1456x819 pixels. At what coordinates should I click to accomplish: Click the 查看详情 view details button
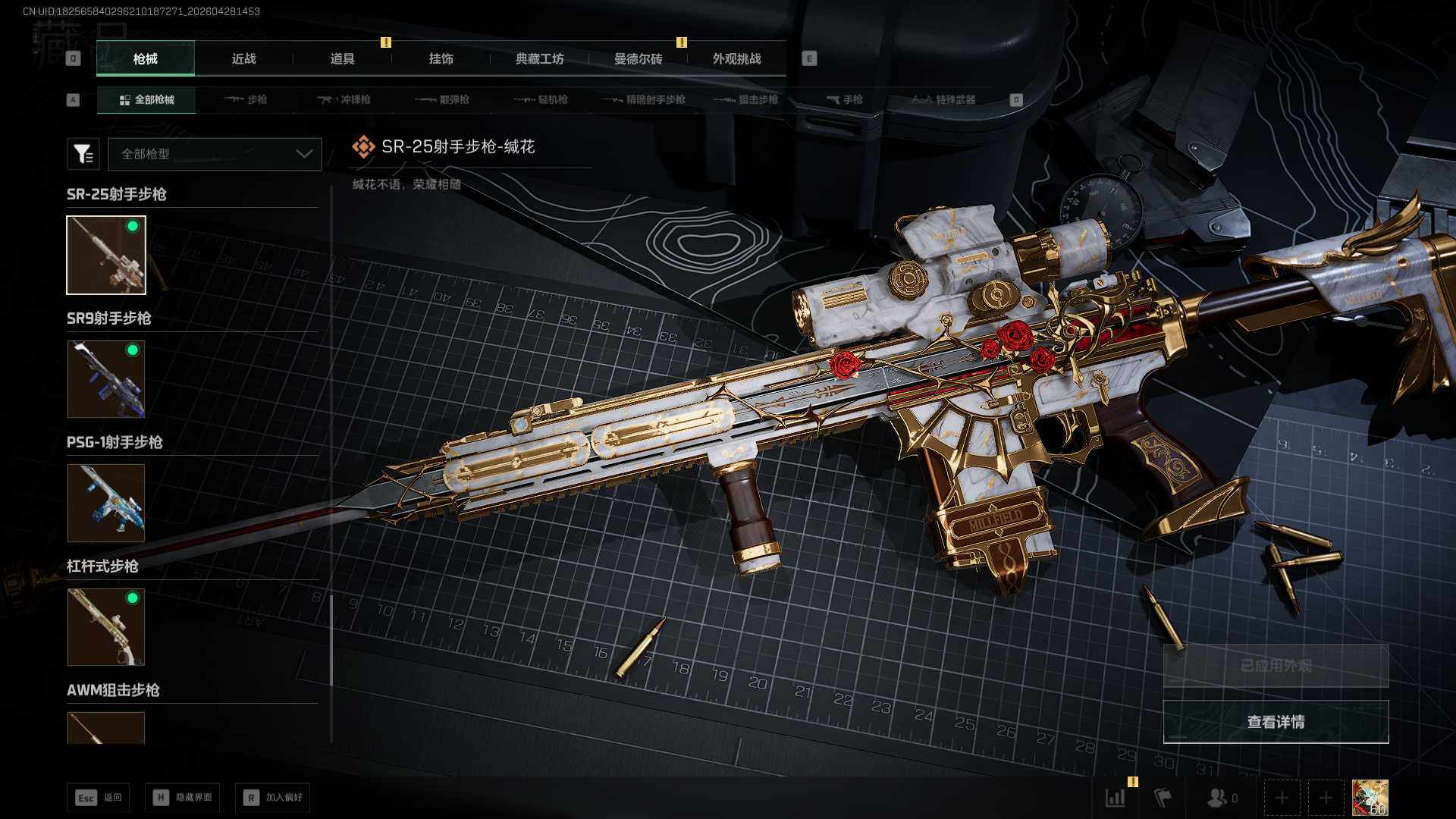(x=1276, y=722)
